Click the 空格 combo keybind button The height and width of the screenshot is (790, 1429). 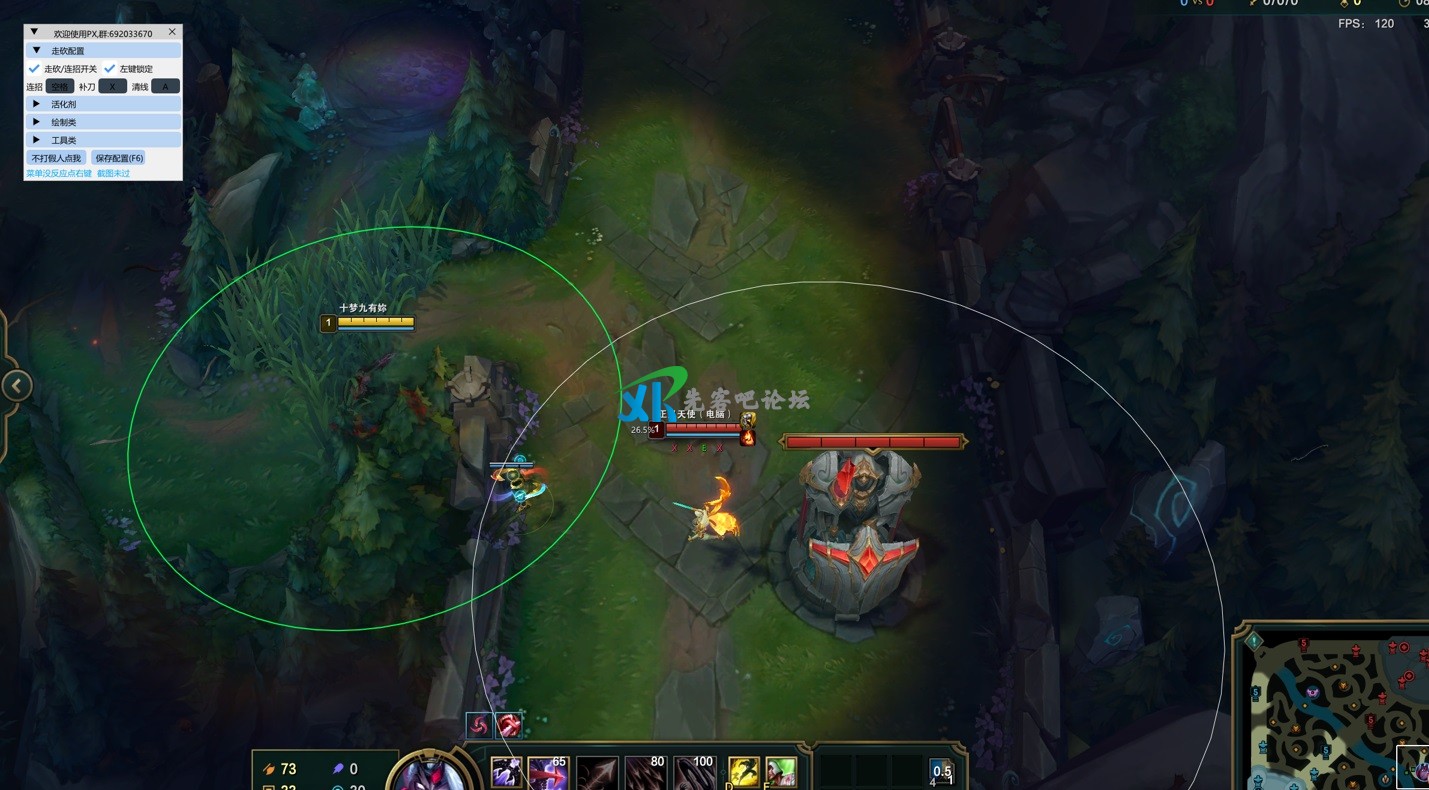click(x=60, y=87)
